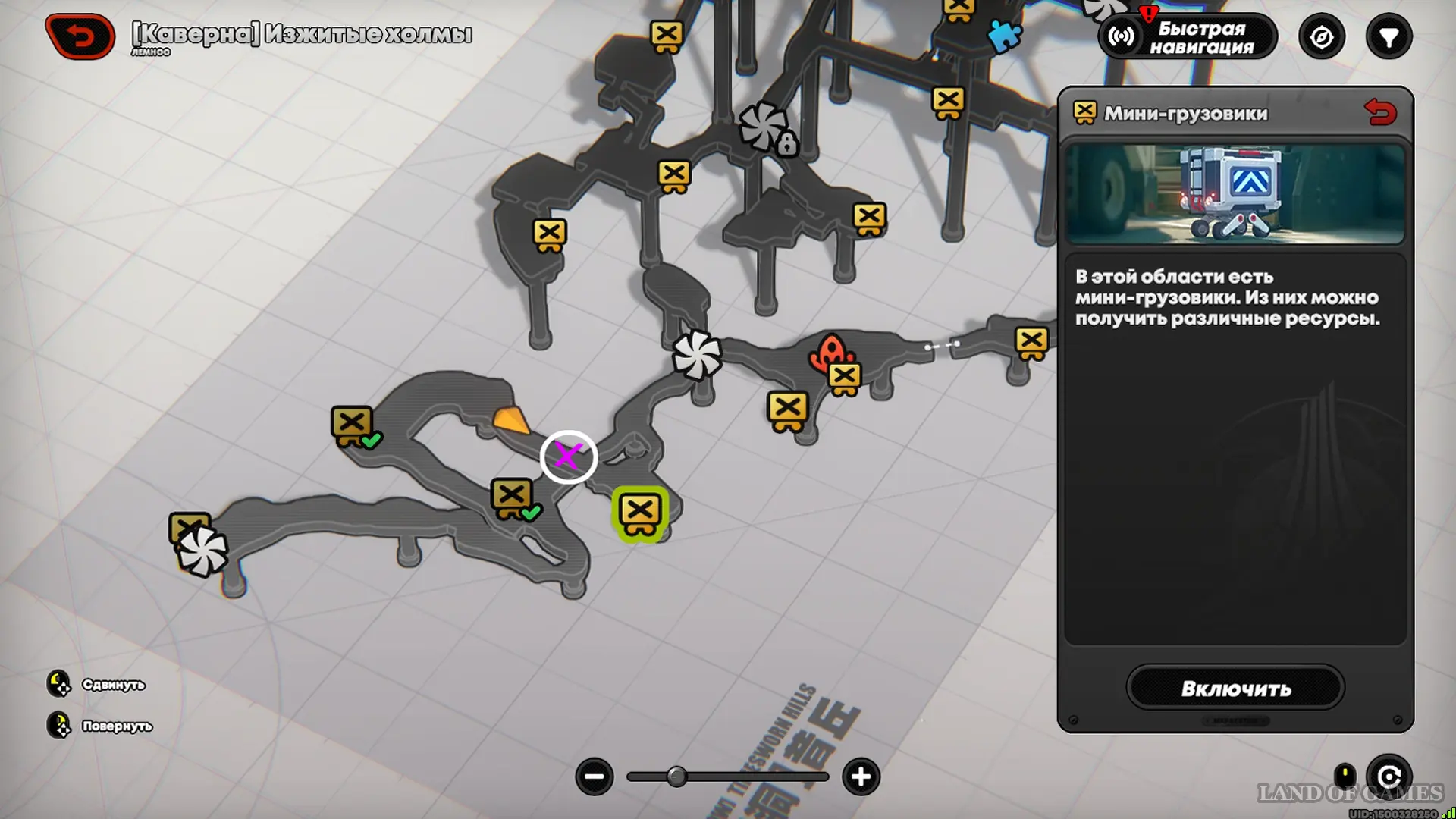Open the map filter funnel button
The height and width of the screenshot is (819, 1456).
1389,36
